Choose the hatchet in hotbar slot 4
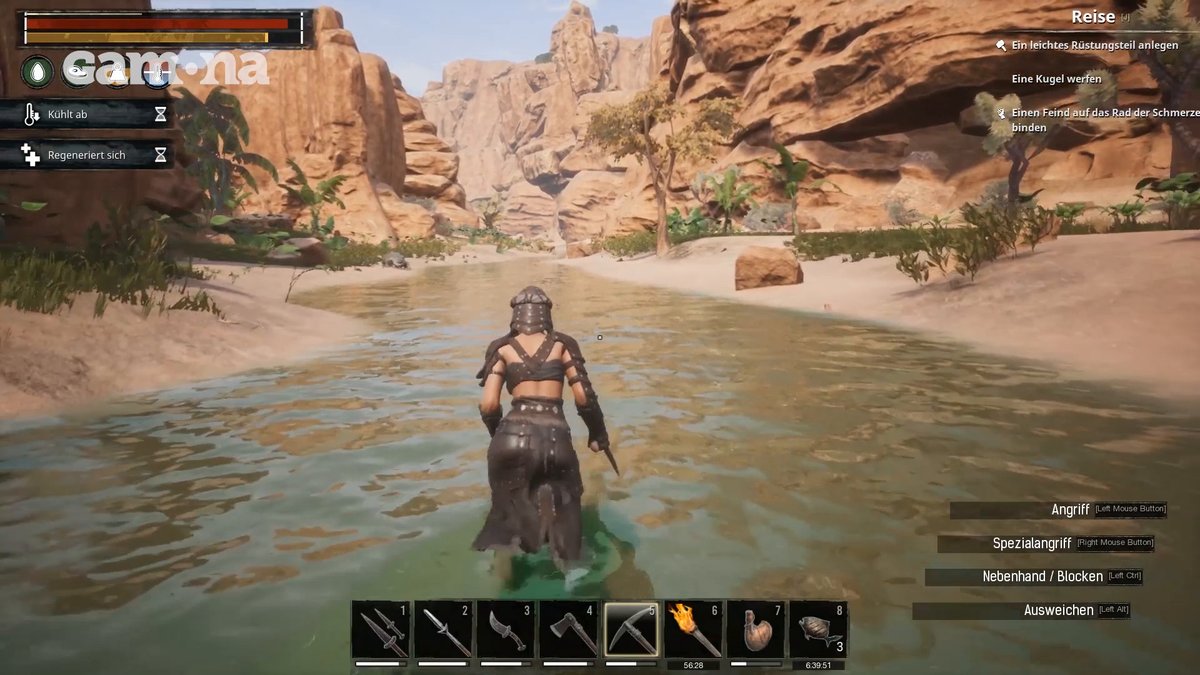The height and width of the screenshot is (675, 1200). click(569, 629)
